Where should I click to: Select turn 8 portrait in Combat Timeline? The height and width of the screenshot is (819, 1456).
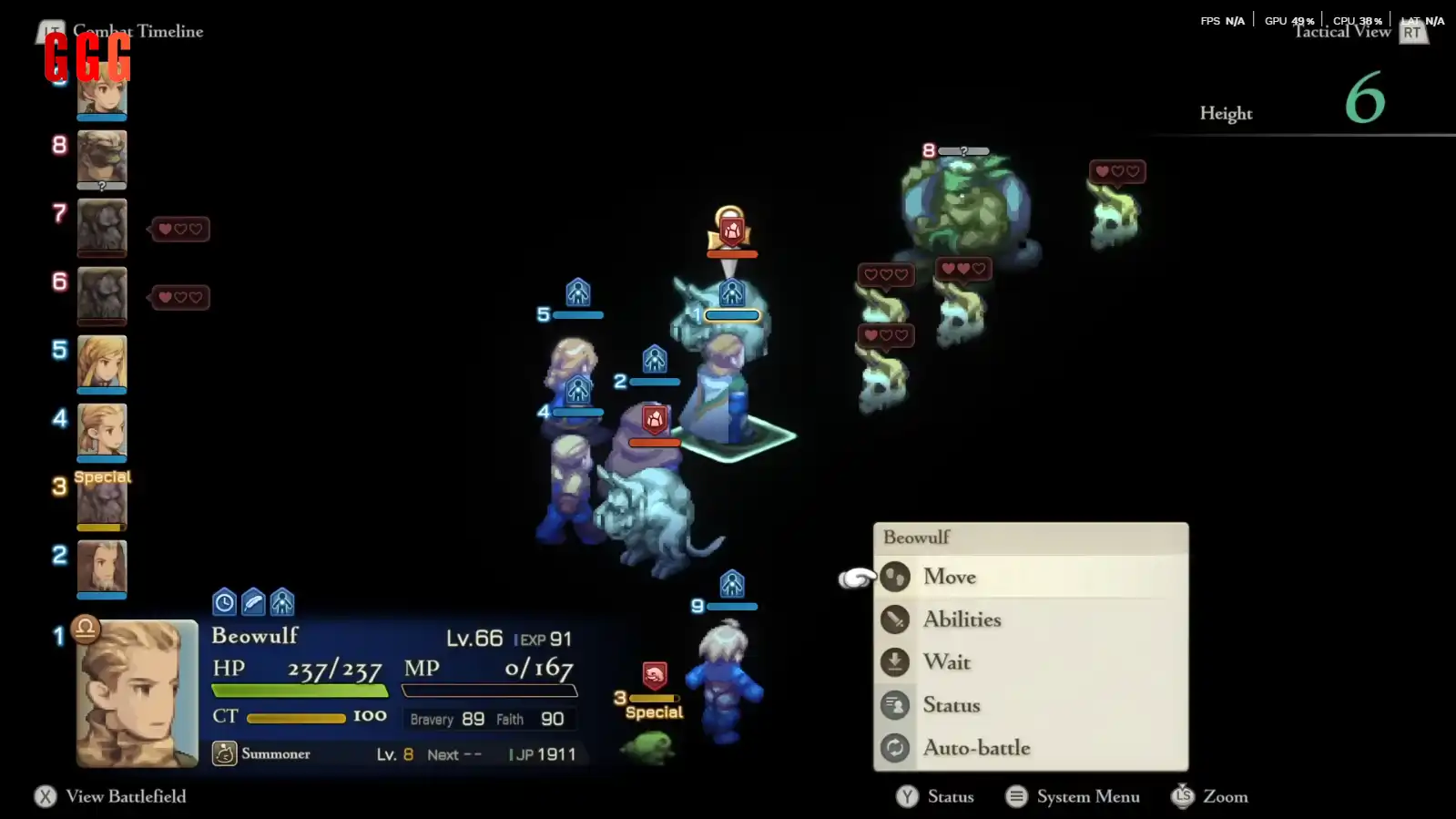point(102,159)
